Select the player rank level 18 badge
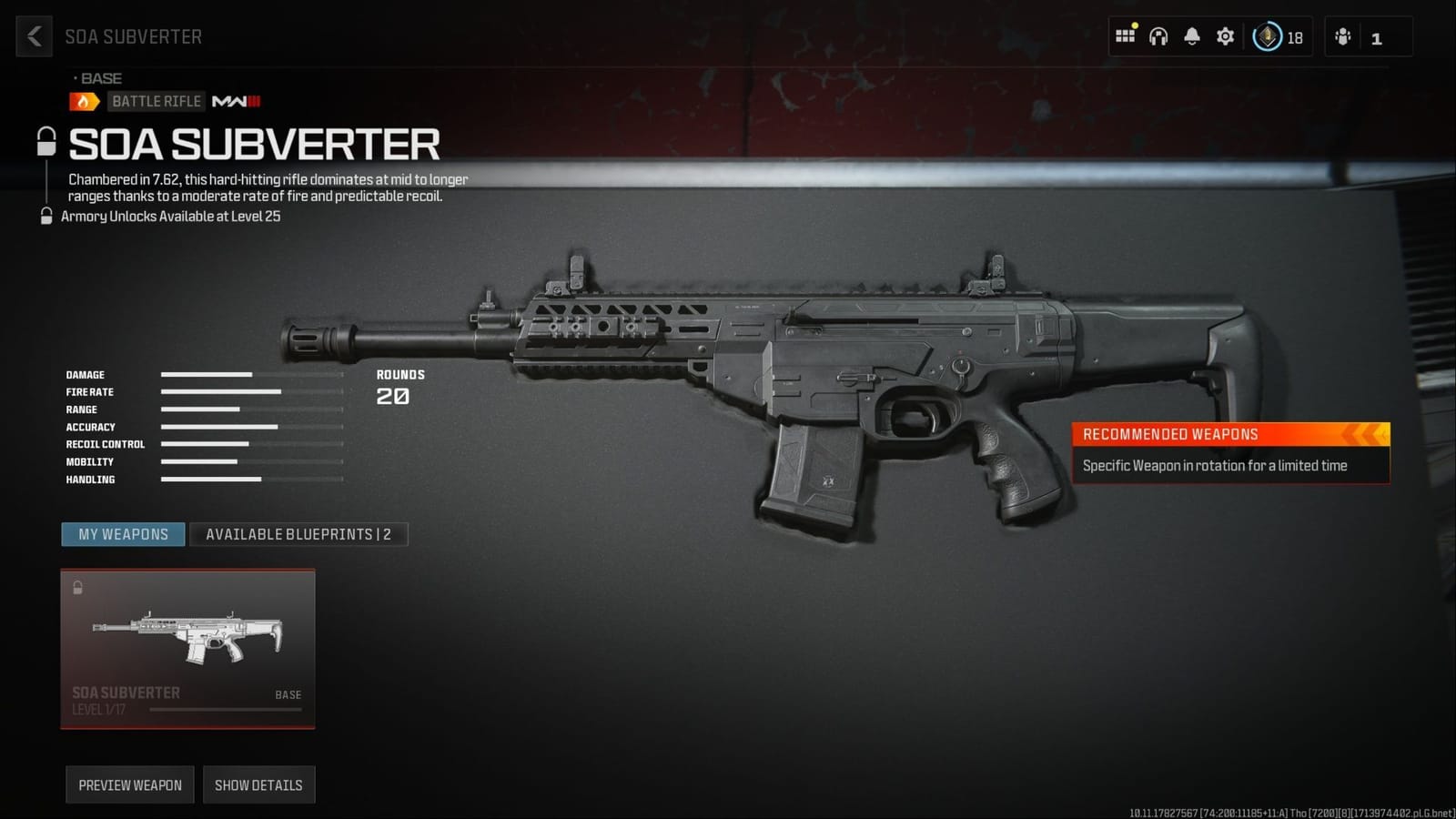 (x=1278, y=37)
